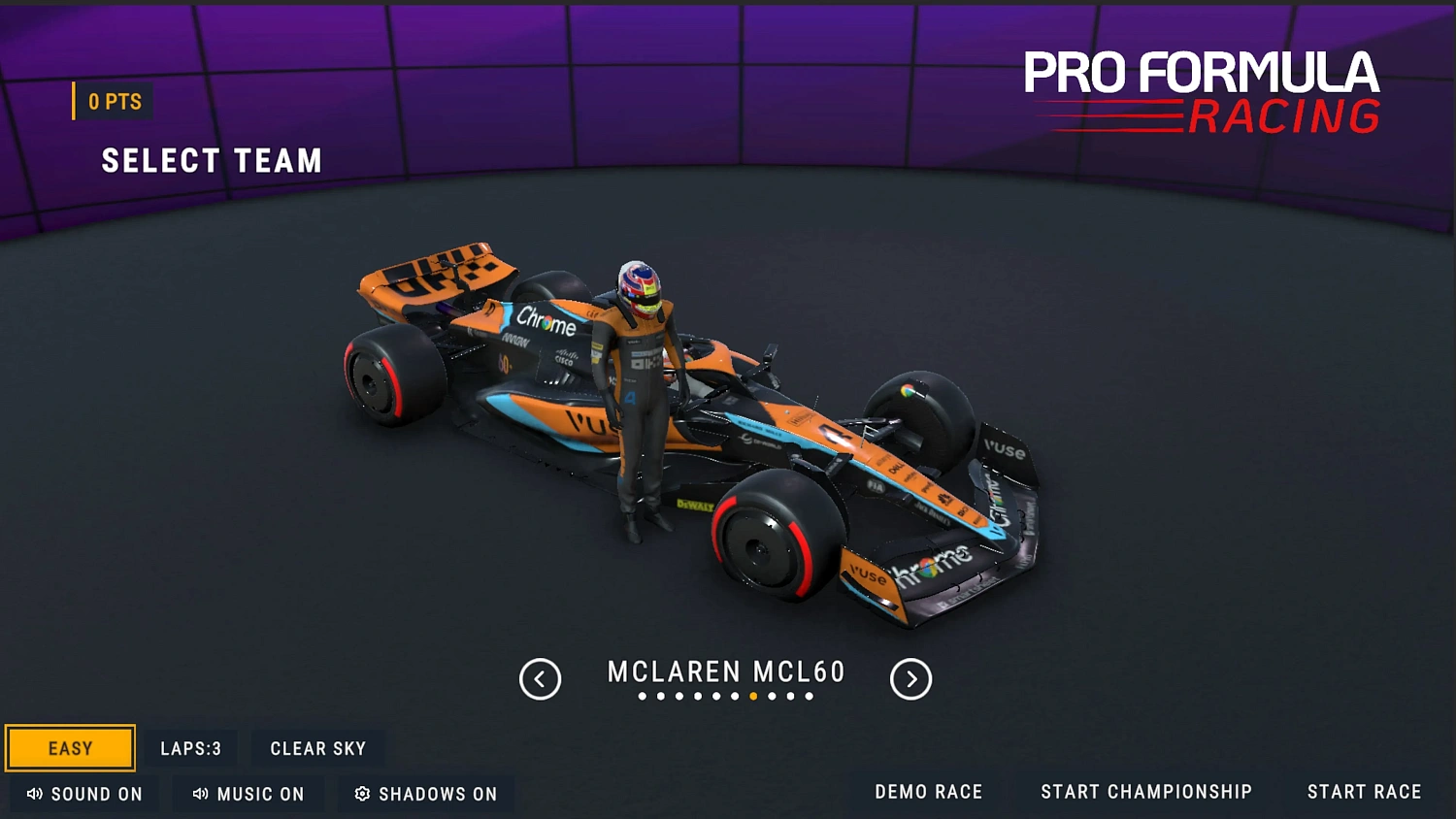1456x819 pixels.
Task: Click the first pagination dot under the team name
Action: click(x=643, y=696)
